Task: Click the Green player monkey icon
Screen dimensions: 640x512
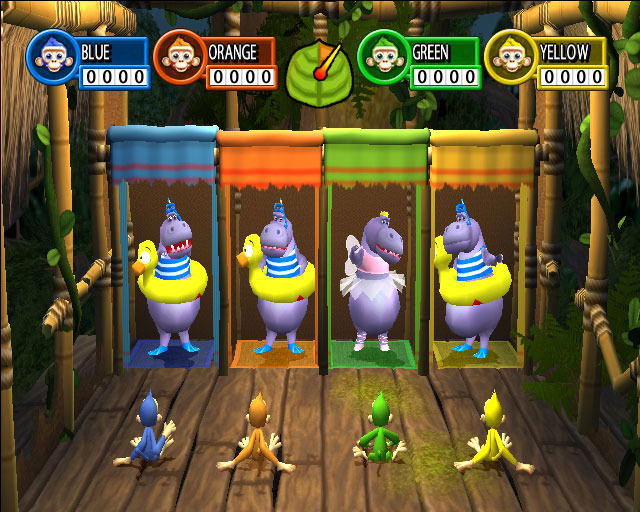Action: 383,58
